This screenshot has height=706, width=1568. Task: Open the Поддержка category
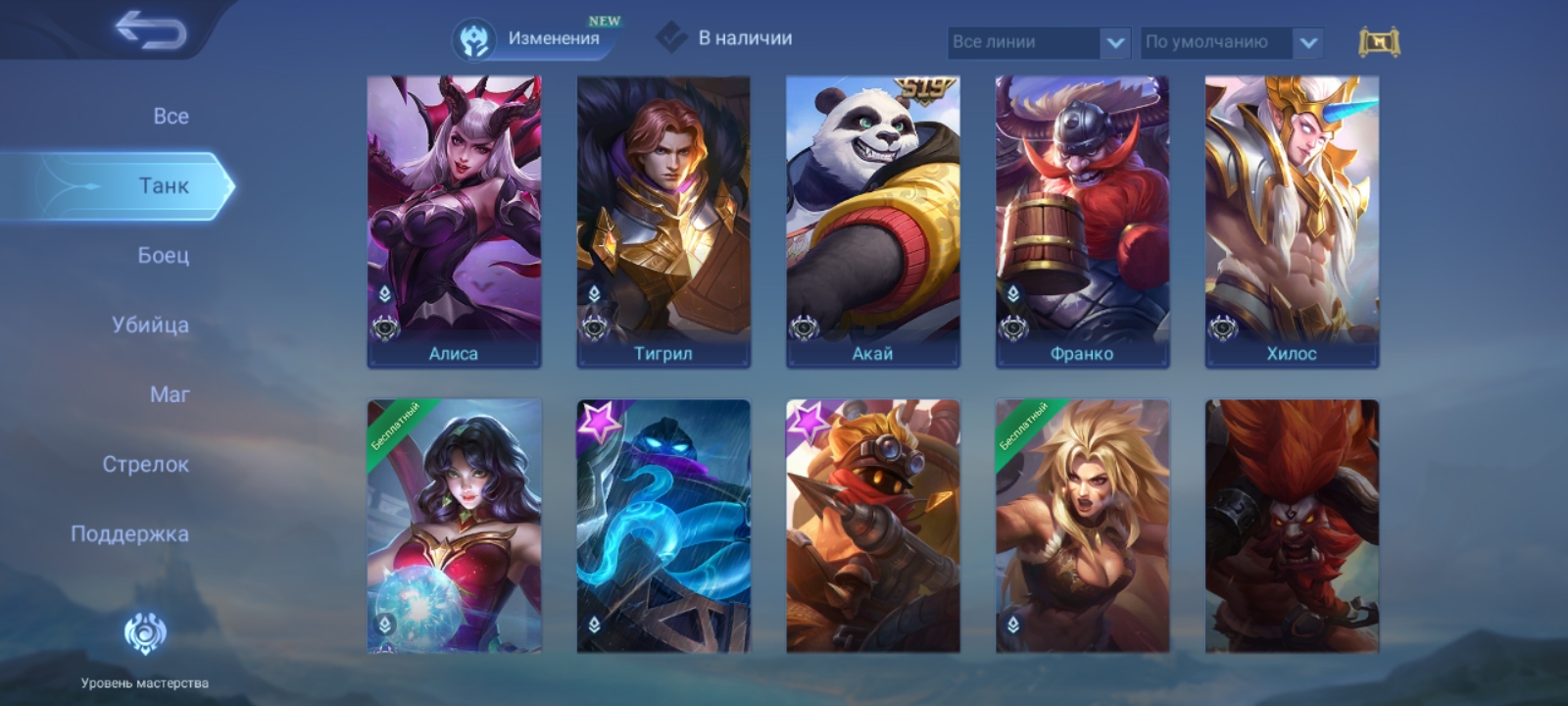(x=129, y=533)
